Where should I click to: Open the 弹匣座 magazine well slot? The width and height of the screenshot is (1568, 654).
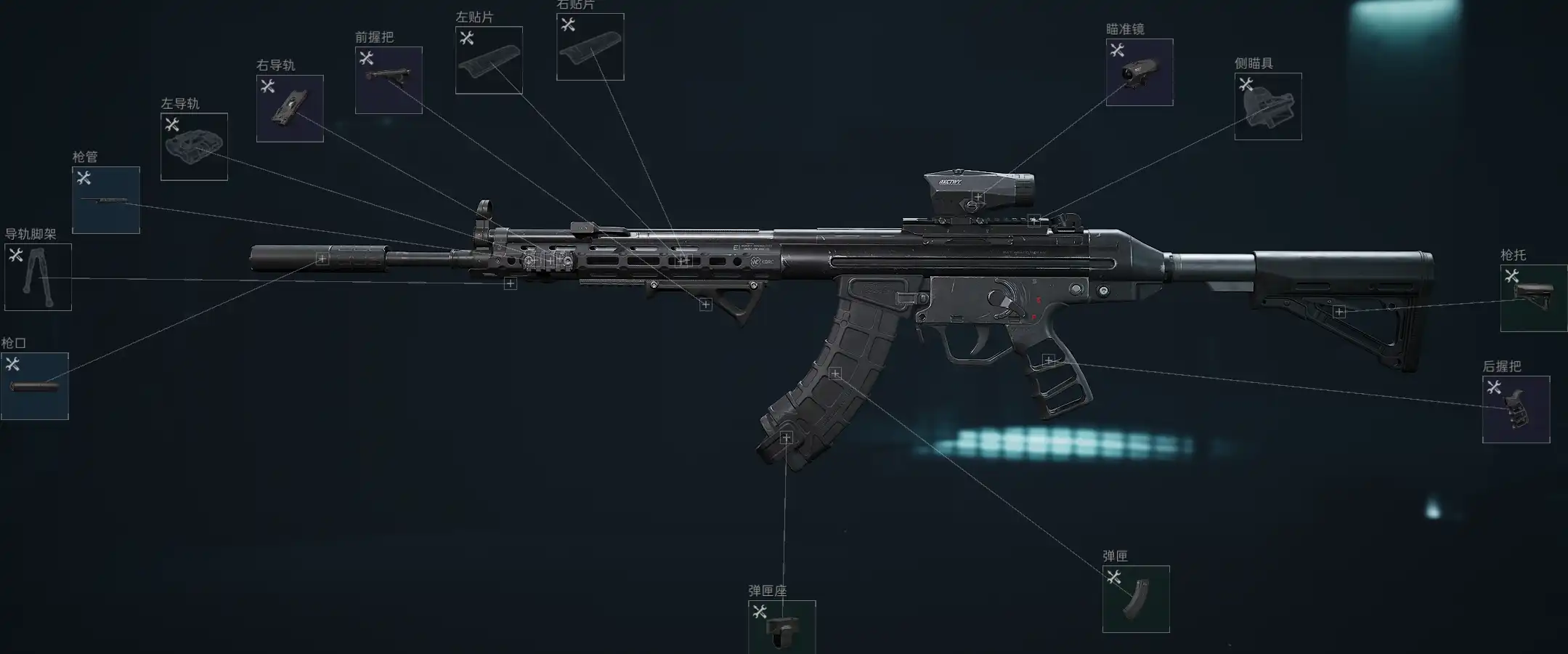click(781, 626)
